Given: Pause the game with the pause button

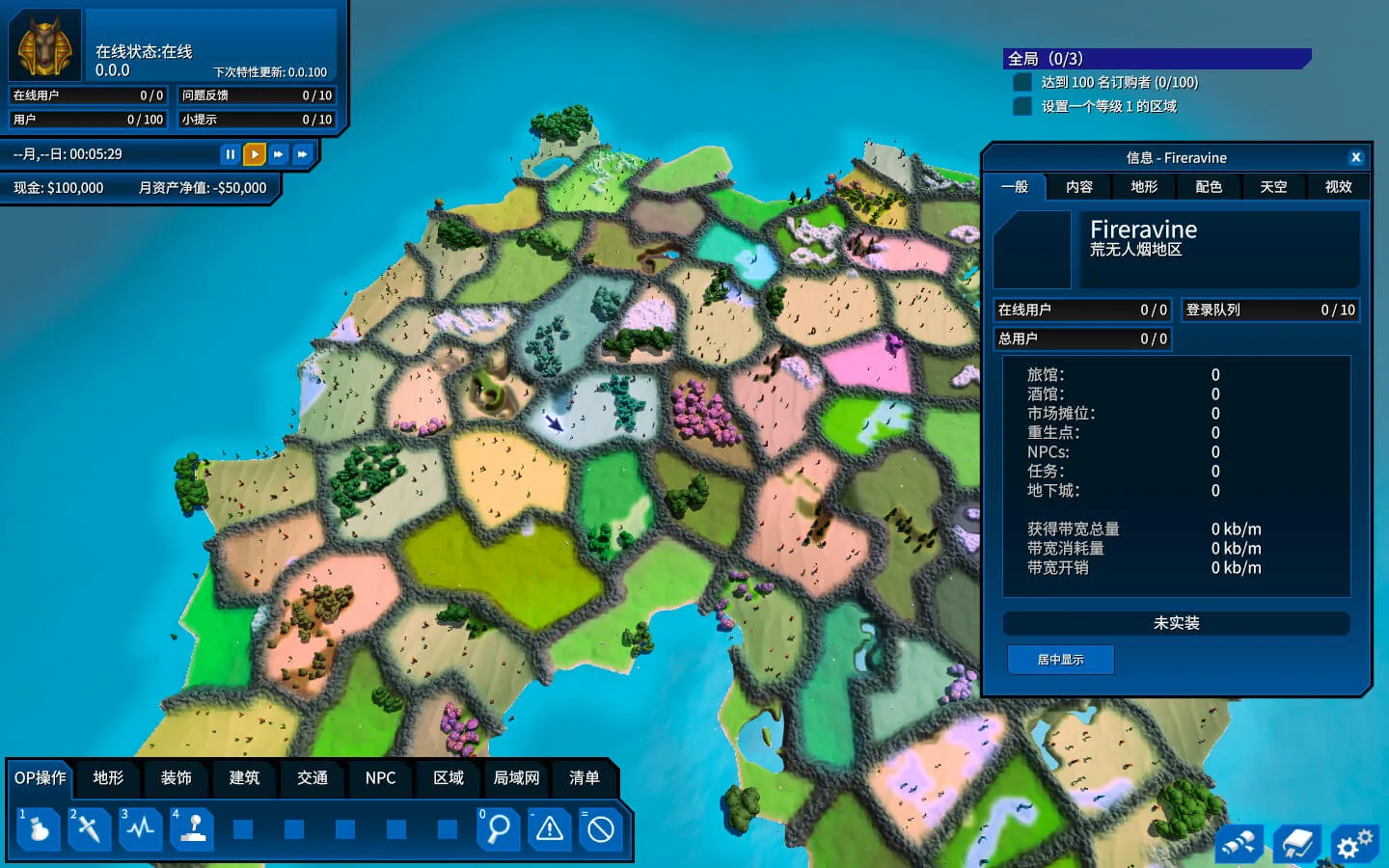Looking at the screenshot, I should point(230,154).
